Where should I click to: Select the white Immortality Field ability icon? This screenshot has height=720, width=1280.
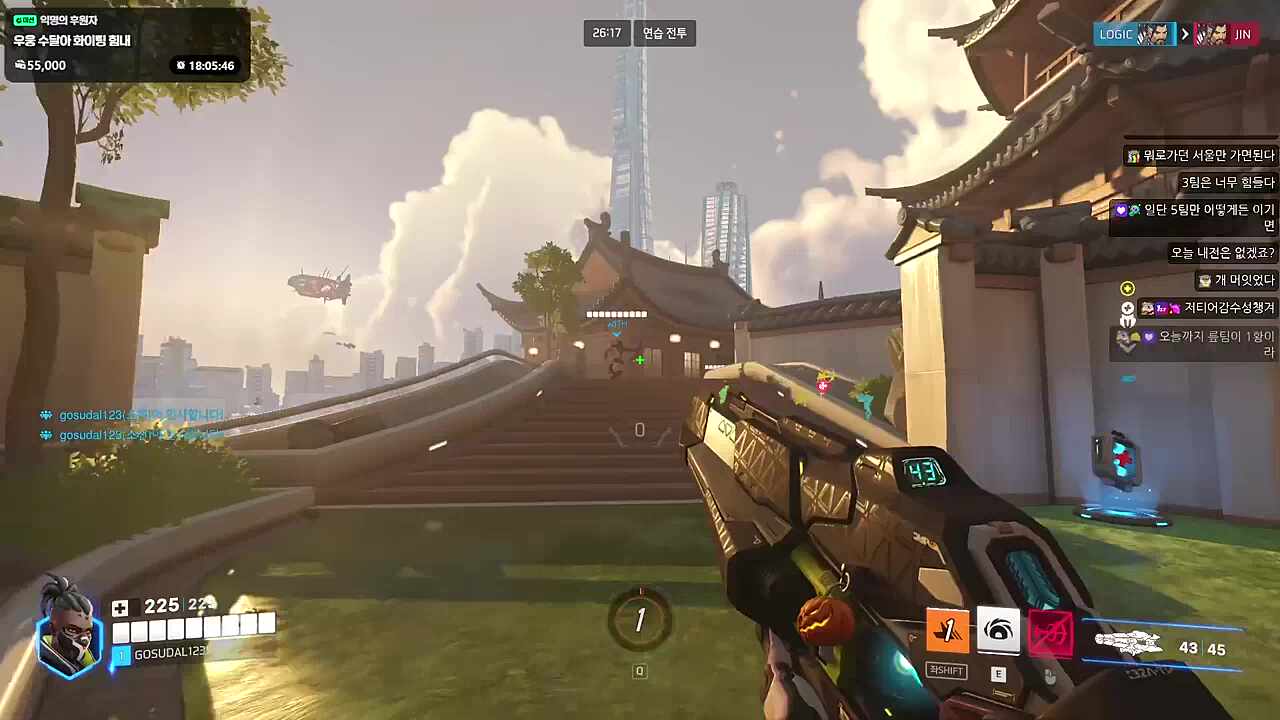pyautogui.click(x=998, y=631)
